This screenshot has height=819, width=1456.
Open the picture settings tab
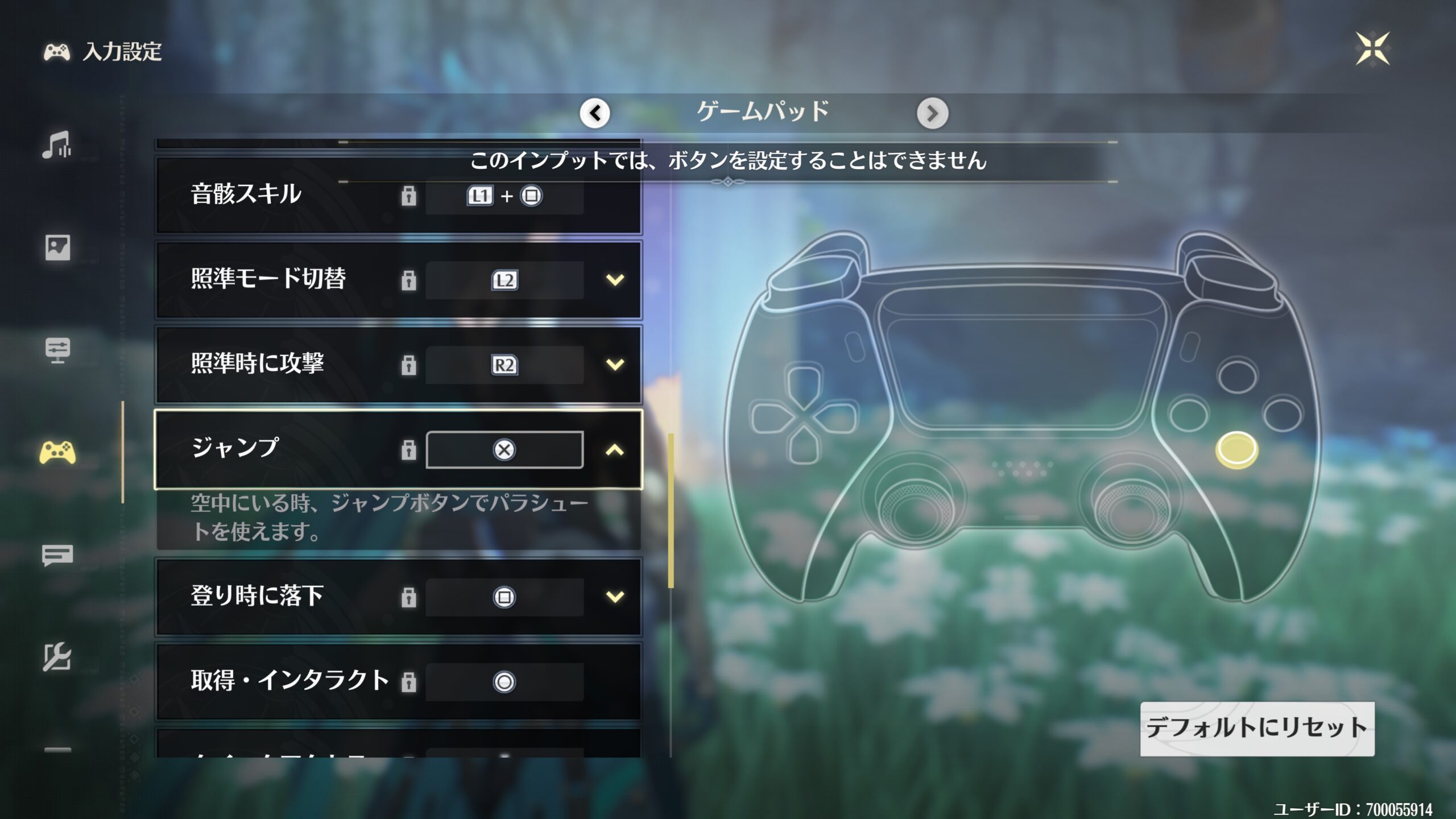[x=57, y=247]
